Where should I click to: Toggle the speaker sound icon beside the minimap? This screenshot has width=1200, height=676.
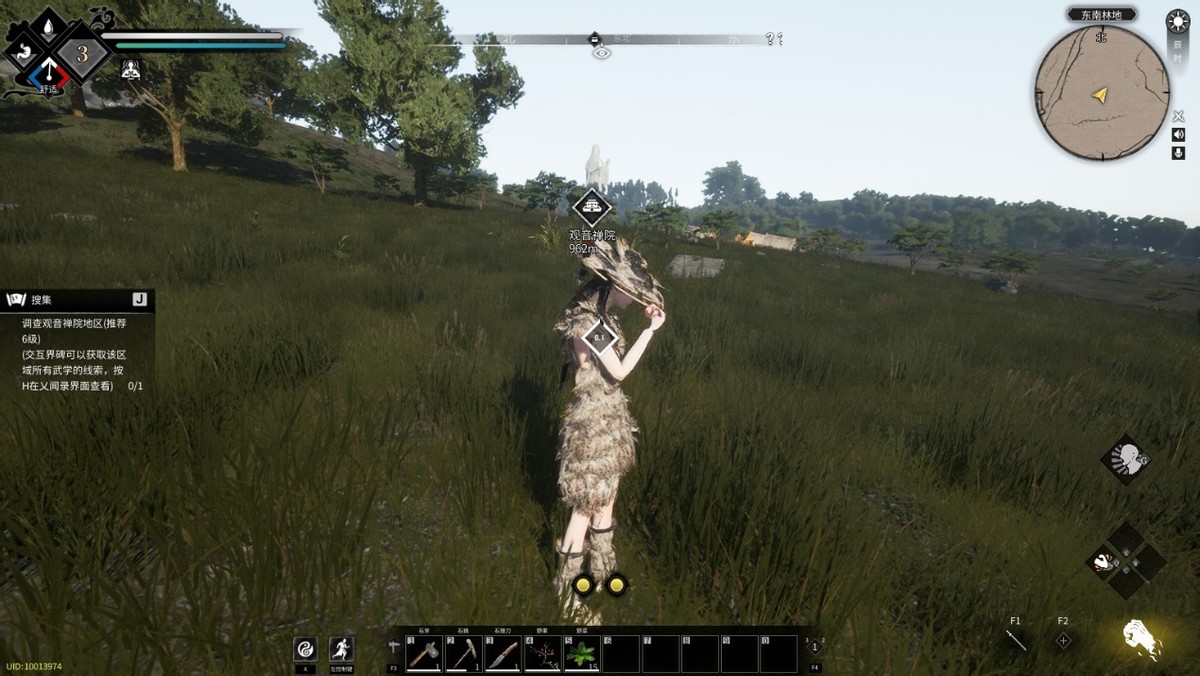click(1178, 135)
